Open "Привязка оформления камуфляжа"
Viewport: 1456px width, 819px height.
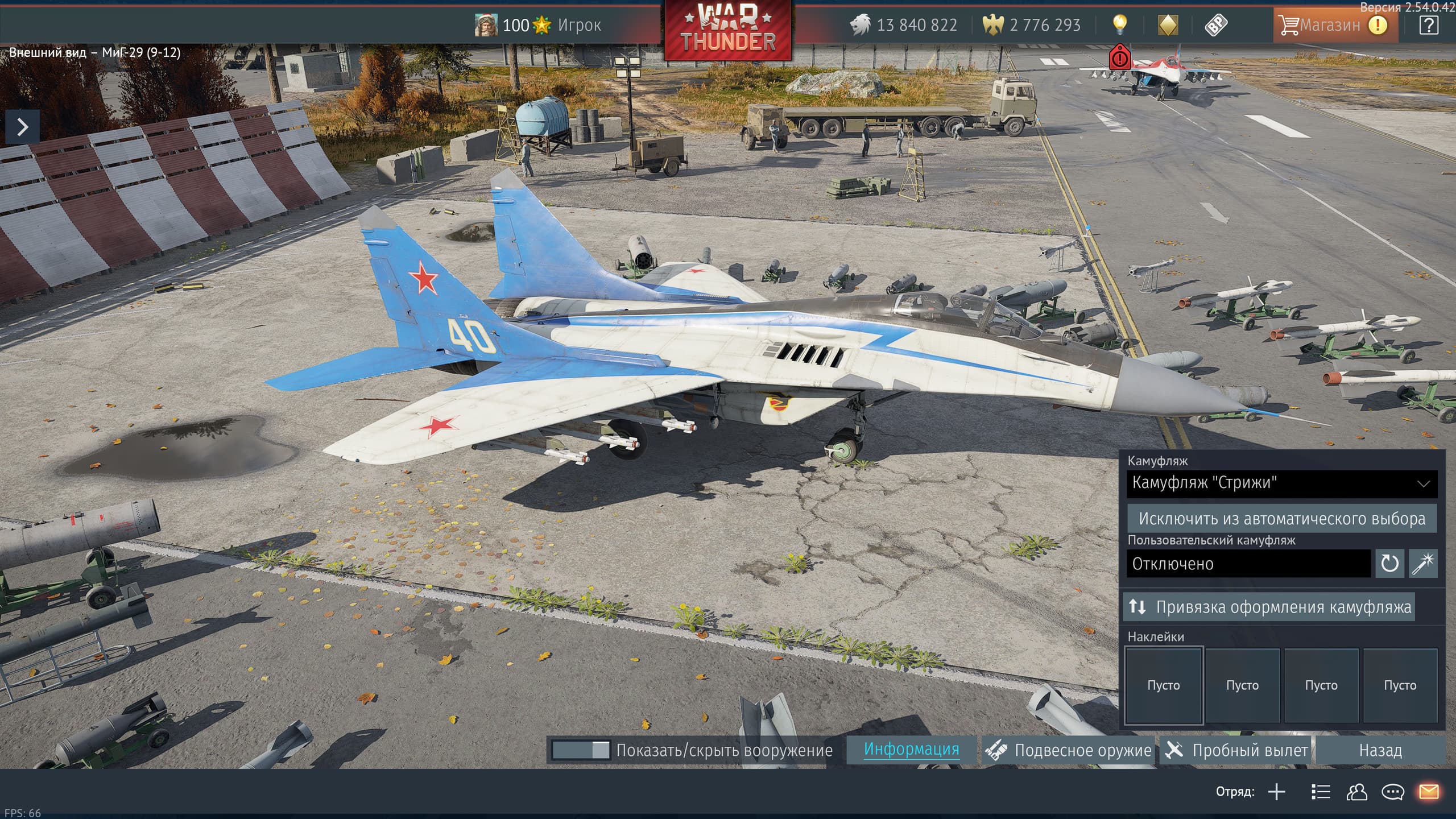click(x=1269, y=607)
